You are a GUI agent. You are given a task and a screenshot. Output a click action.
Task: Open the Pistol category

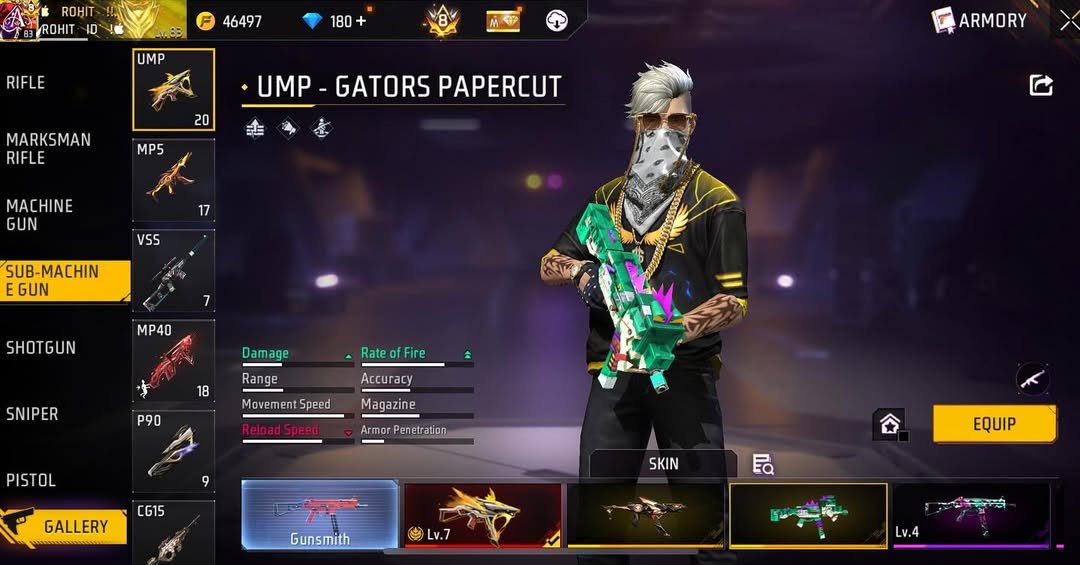[x=31, y=481]
